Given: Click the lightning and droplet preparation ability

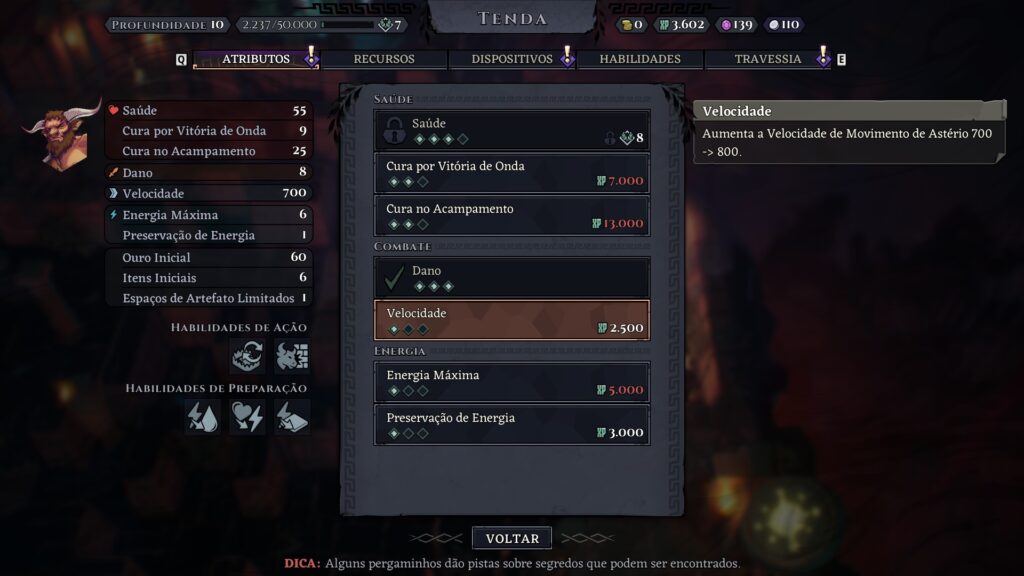Looking at the screenshot, I should coord(202,417).
